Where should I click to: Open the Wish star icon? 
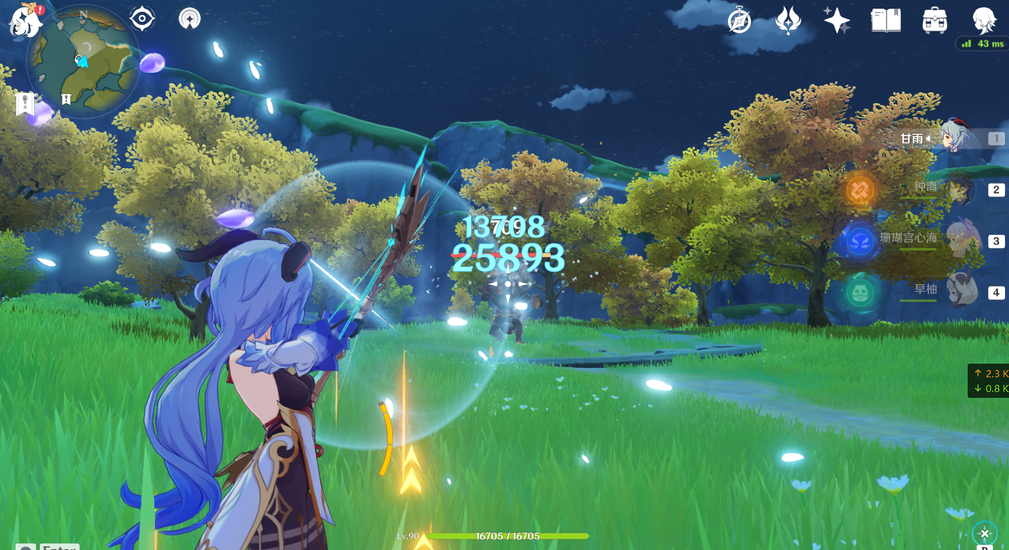point(836,20)
